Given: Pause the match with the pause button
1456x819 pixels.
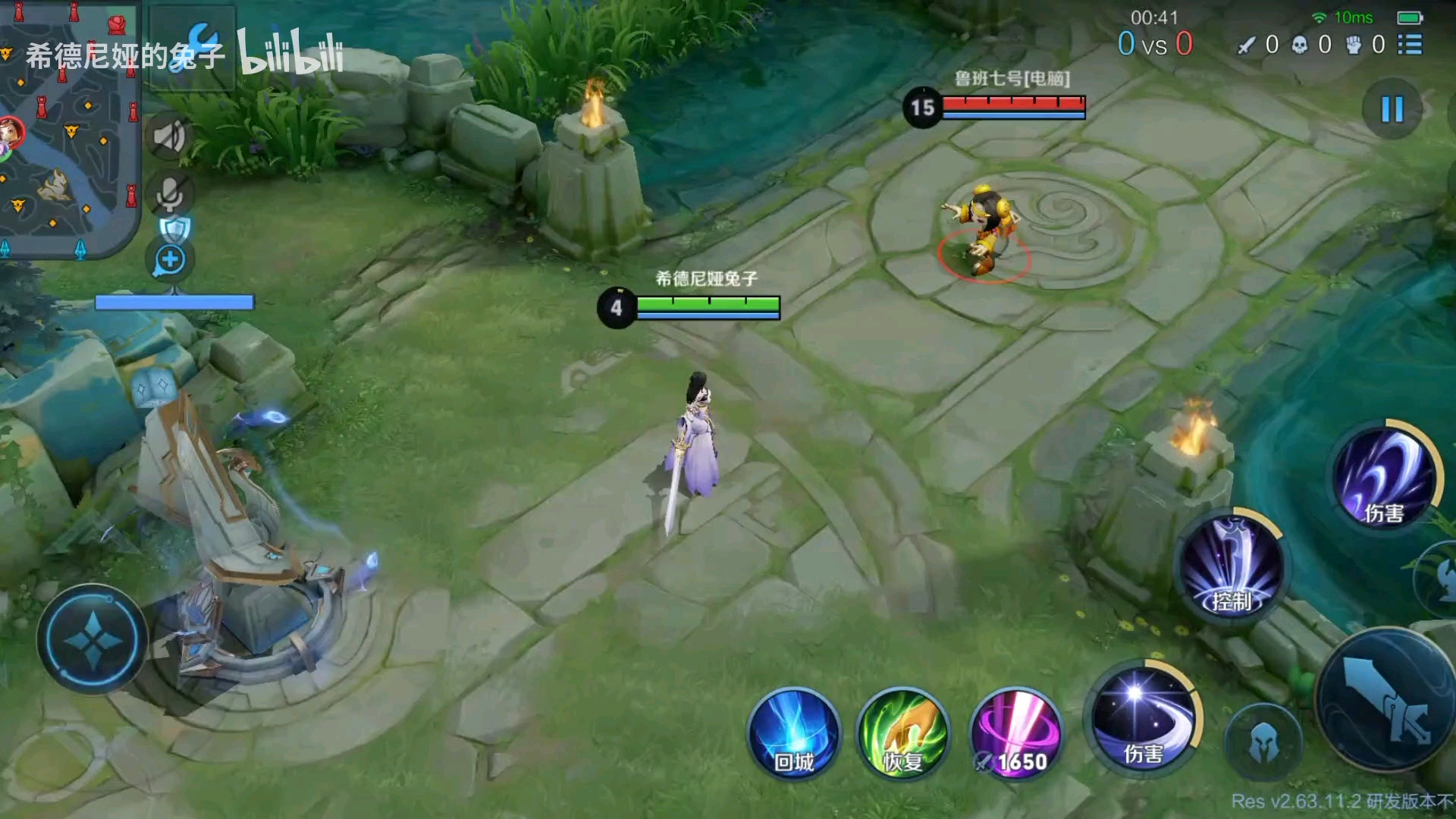Looking at the screenshot, I should click(x=1392, y=109).
